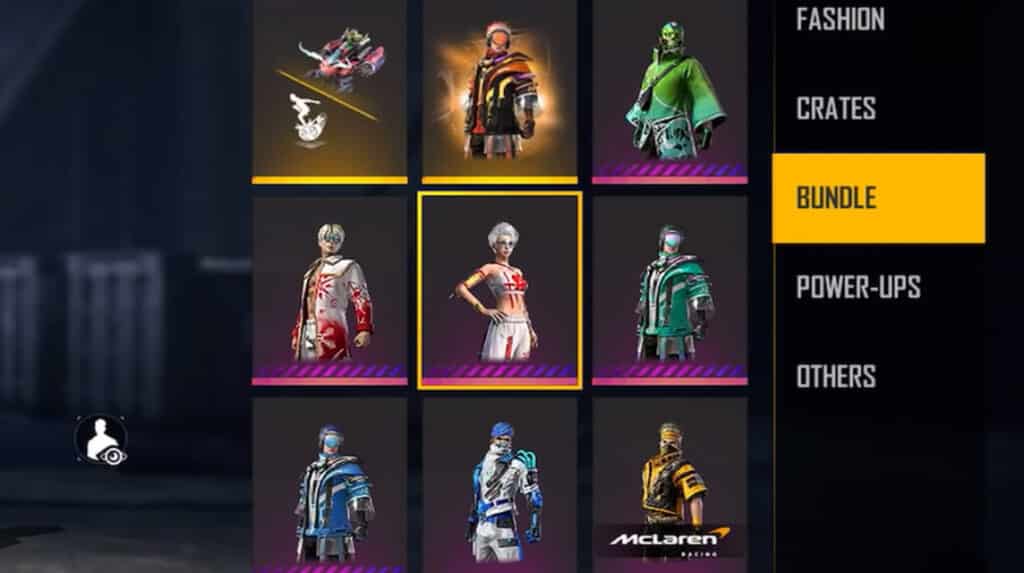The height and width of the screenshot is (573, 1024).
Task: Pick the motorbike and skateboard item tile
Action: tap(330, 92)
